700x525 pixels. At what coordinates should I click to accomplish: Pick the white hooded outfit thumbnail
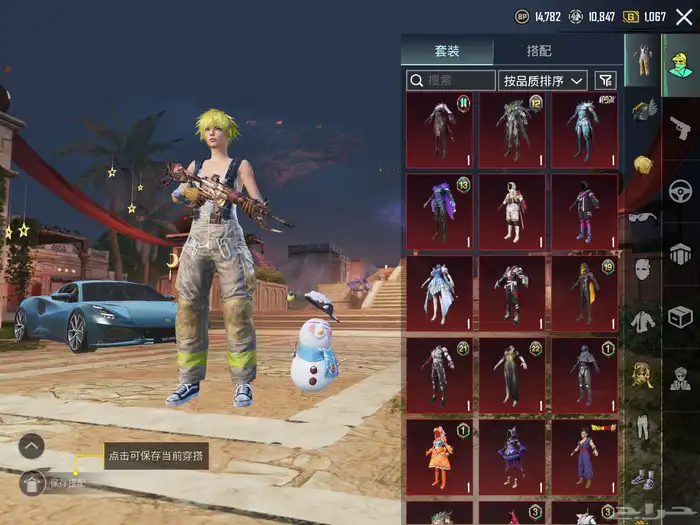513,211
